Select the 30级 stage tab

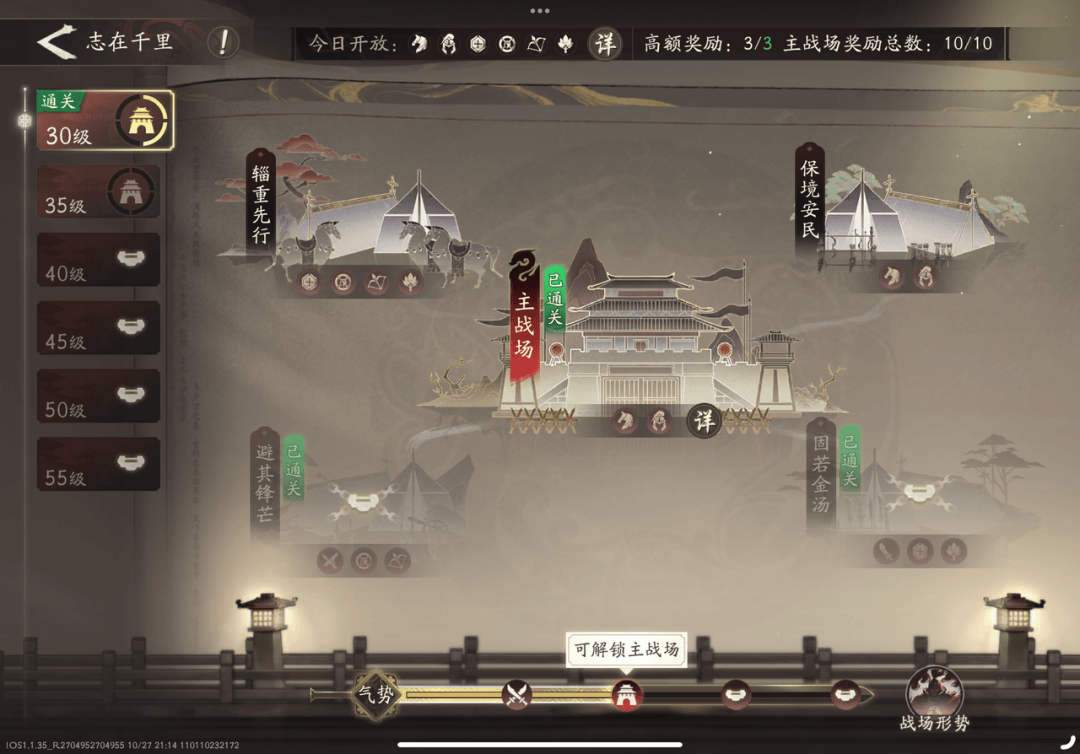click(x=105, y=121)
